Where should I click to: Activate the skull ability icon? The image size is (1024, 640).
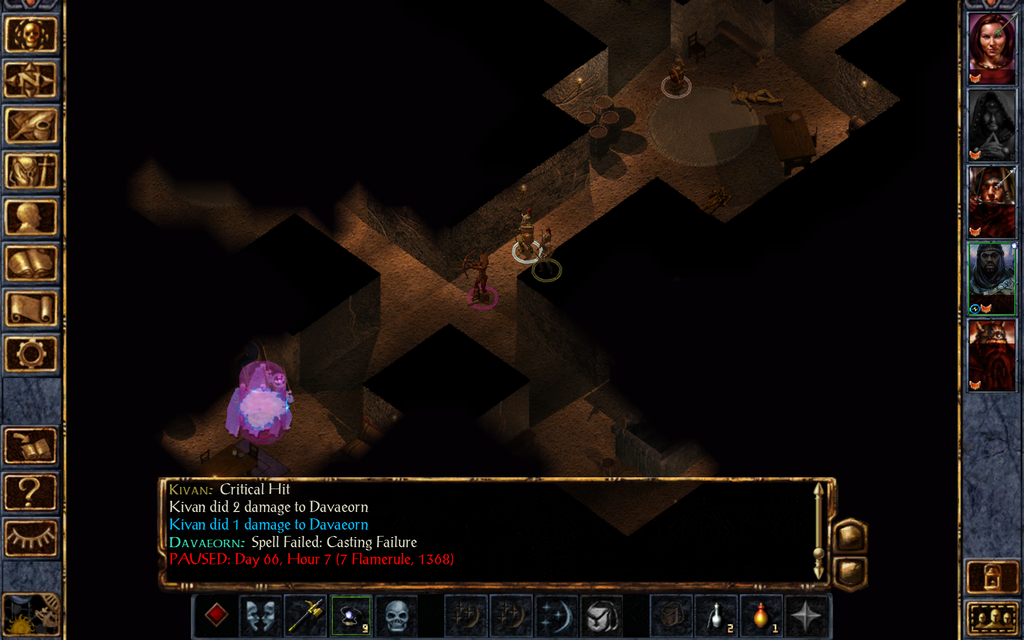click(397, 615)
